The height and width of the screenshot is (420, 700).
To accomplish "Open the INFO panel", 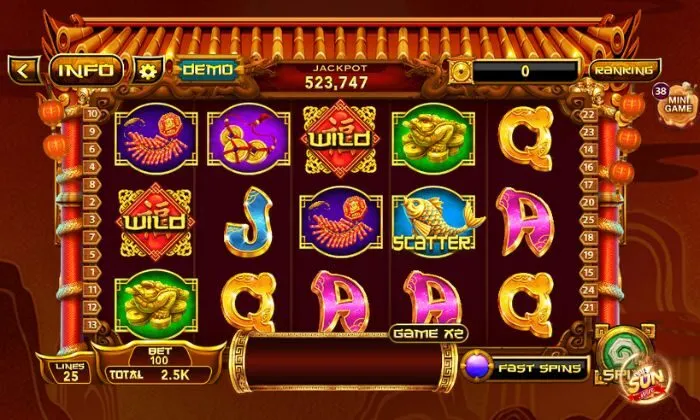I will tap(88, 70).
